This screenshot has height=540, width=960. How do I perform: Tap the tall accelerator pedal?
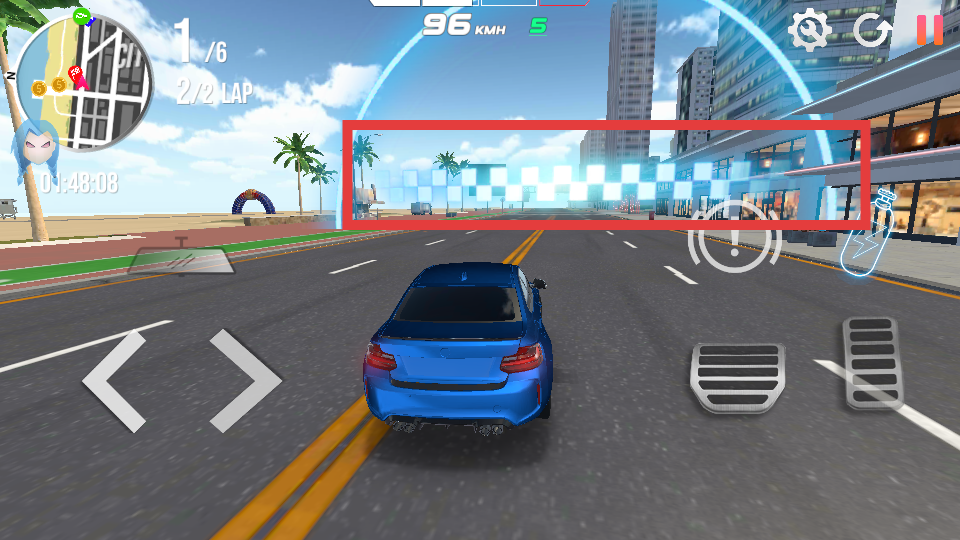click(873, 361)
